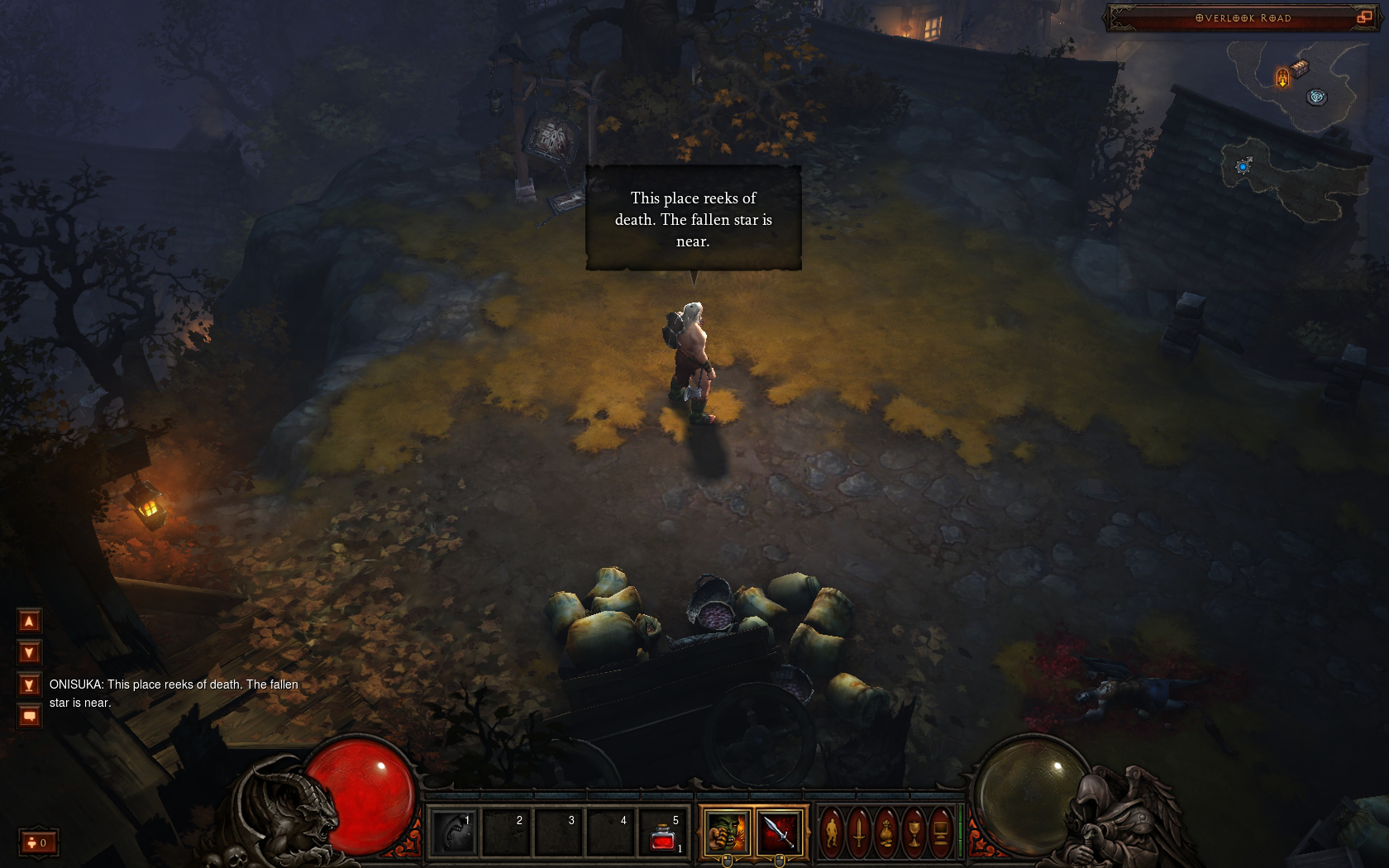
Task: Open the skills sword menu button
Action: coord(860,832)
